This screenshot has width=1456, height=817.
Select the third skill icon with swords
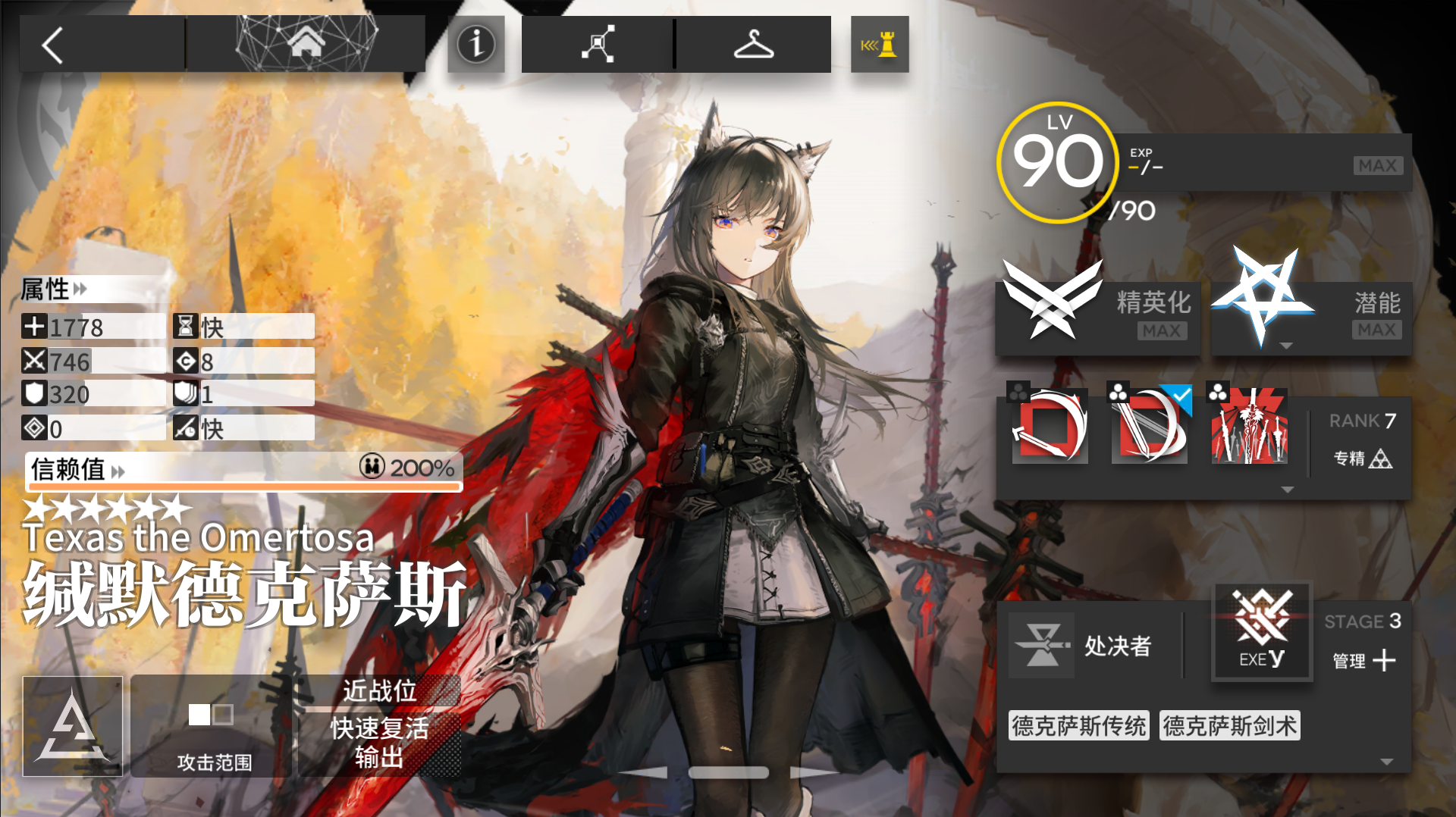(1249, 428)
